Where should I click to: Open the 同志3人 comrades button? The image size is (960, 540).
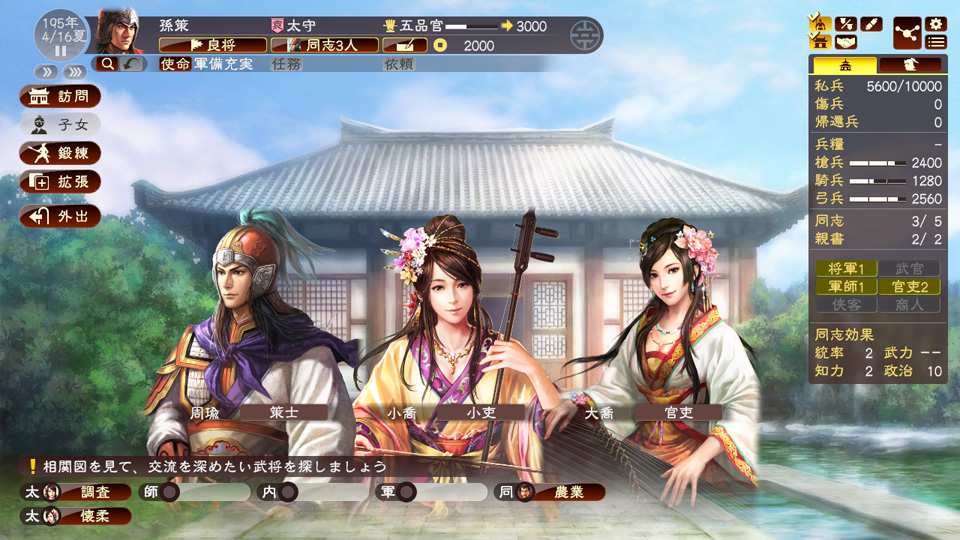click(x=325, y=45)
